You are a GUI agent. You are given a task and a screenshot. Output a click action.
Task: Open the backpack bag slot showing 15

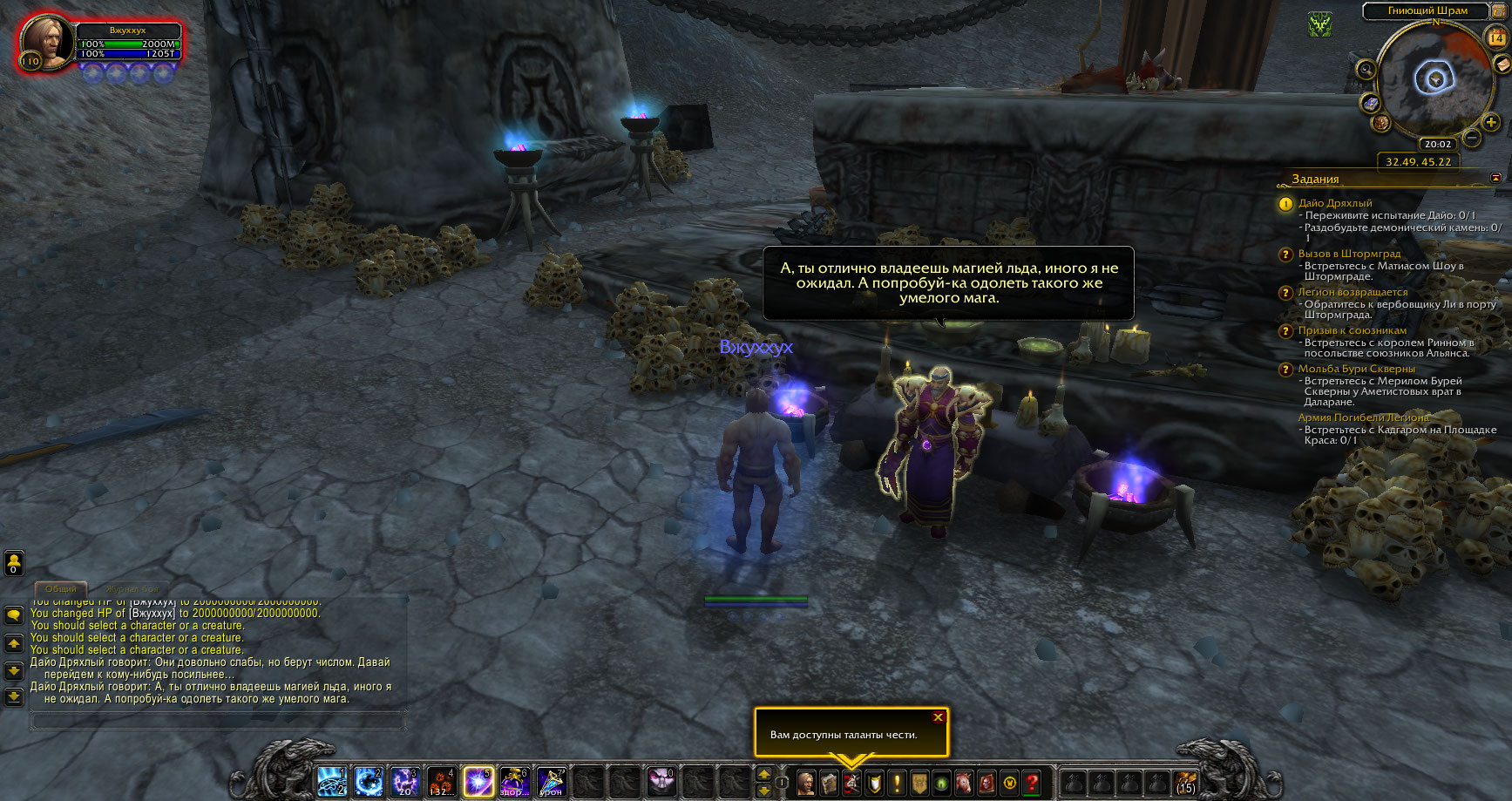[x=1185, y=782]
